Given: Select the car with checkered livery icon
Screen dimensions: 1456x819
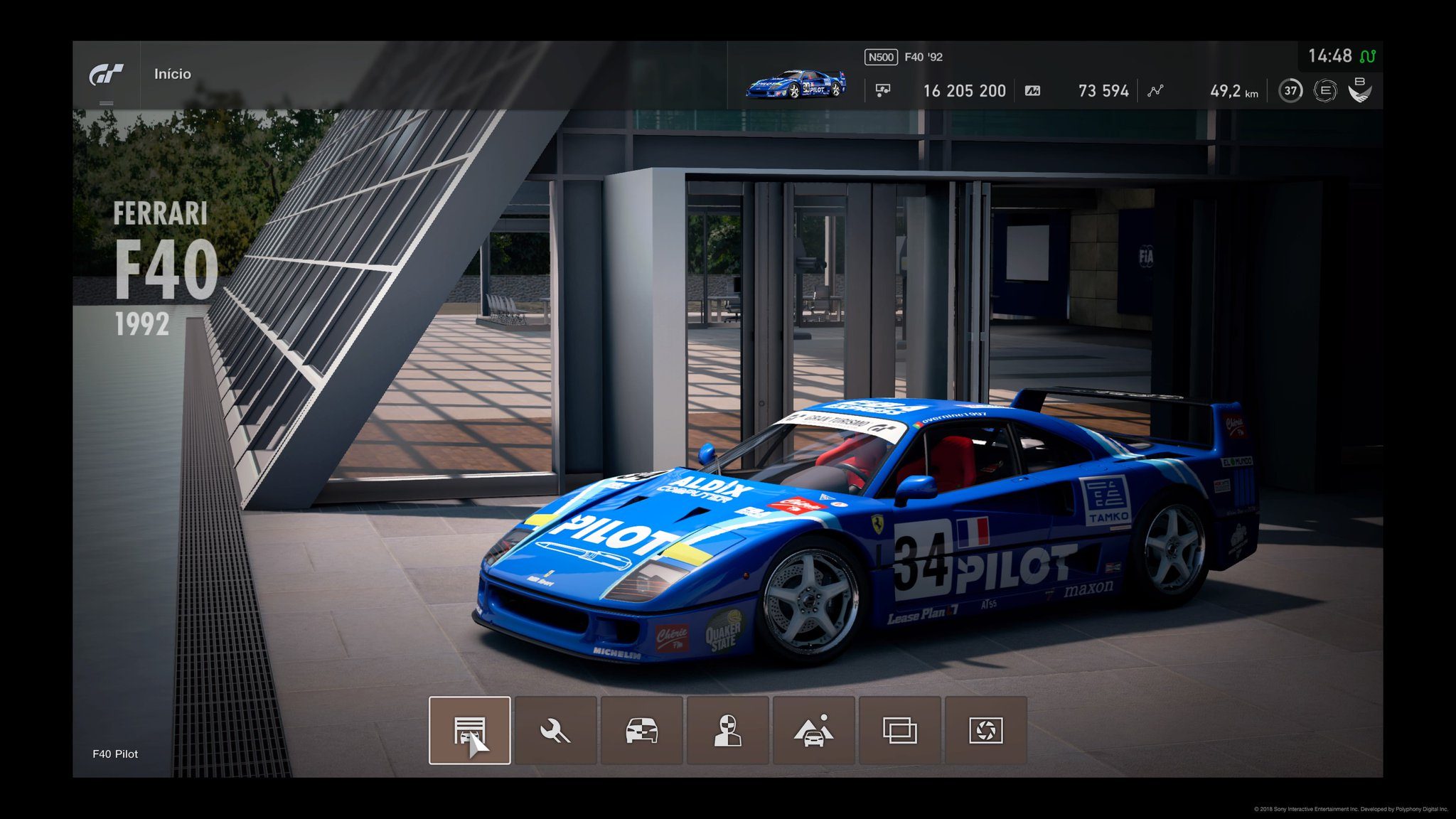Looking at the screenshot, I should pyautogui.click(x=641, y=730).
